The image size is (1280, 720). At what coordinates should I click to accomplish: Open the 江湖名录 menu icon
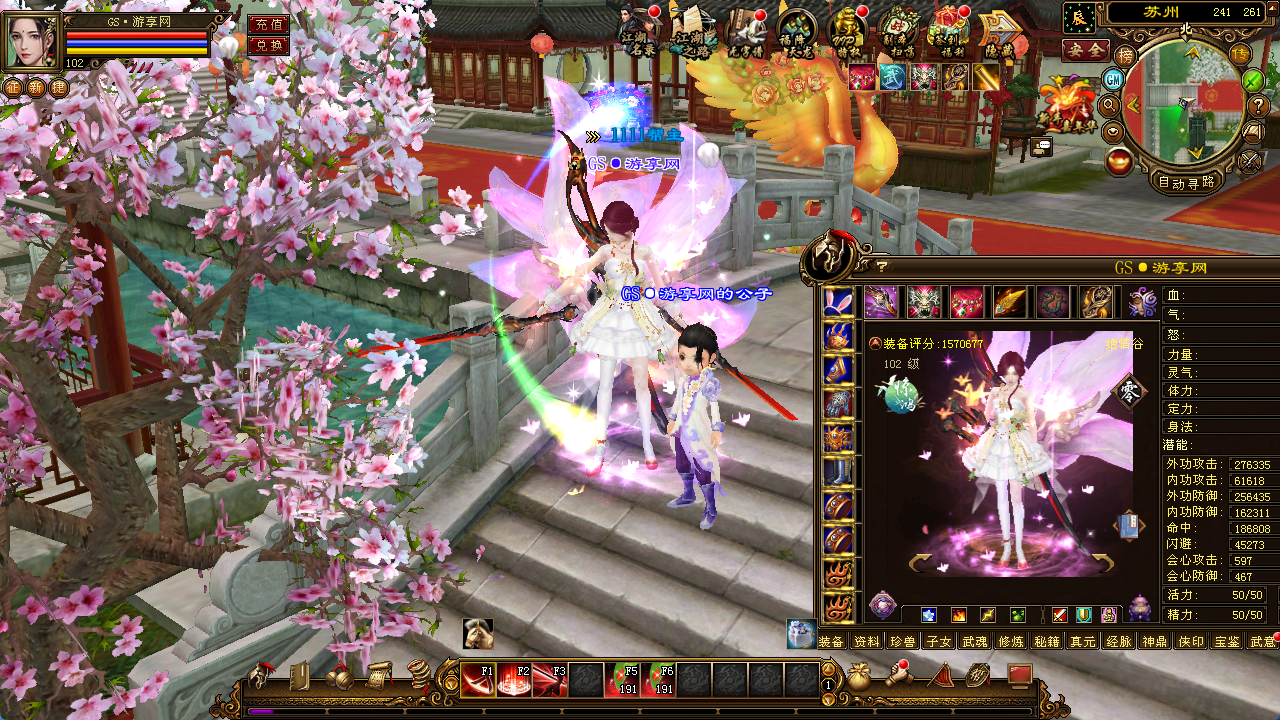point(638,30)
